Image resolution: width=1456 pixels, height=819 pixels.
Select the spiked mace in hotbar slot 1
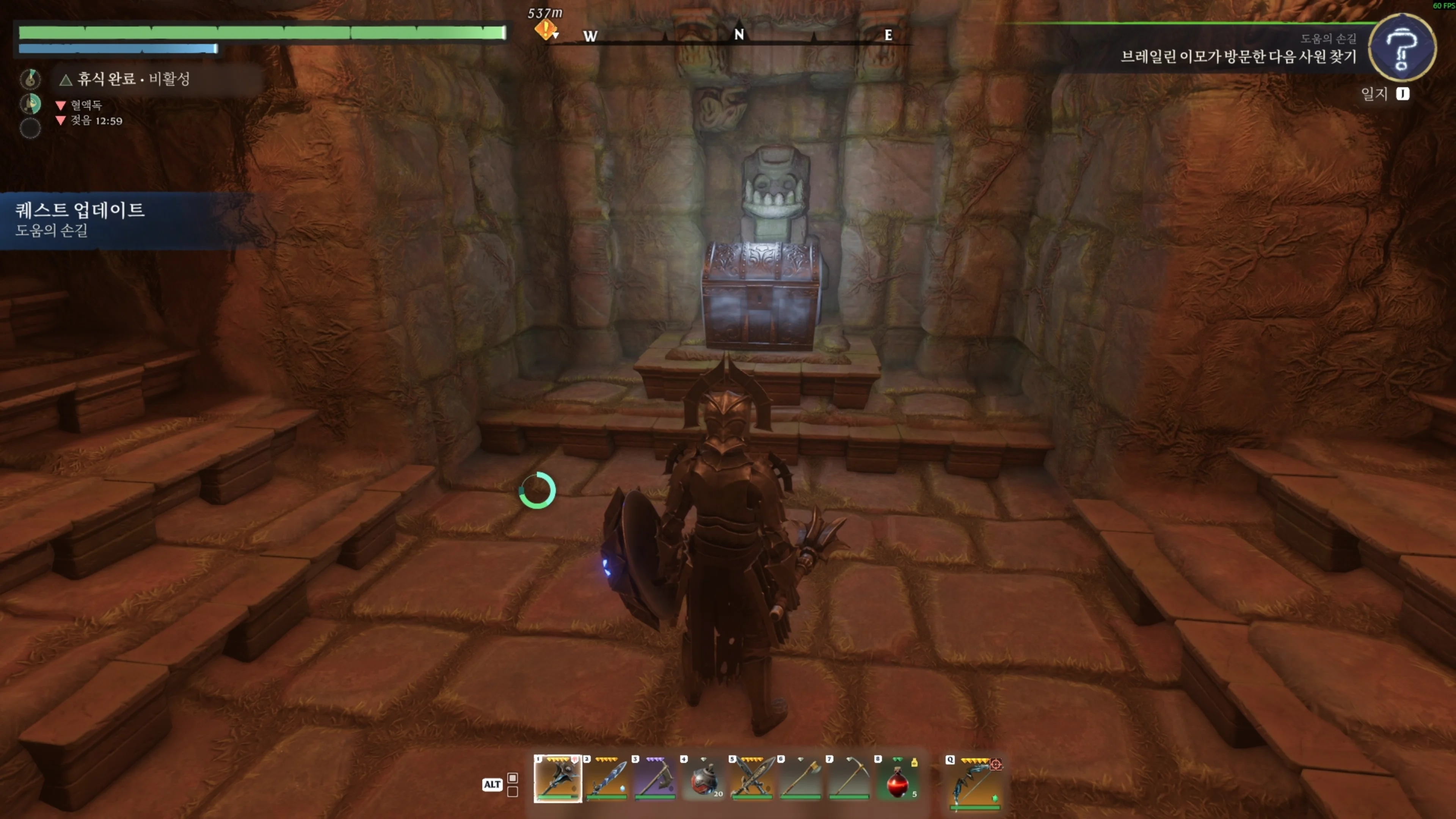557,779
